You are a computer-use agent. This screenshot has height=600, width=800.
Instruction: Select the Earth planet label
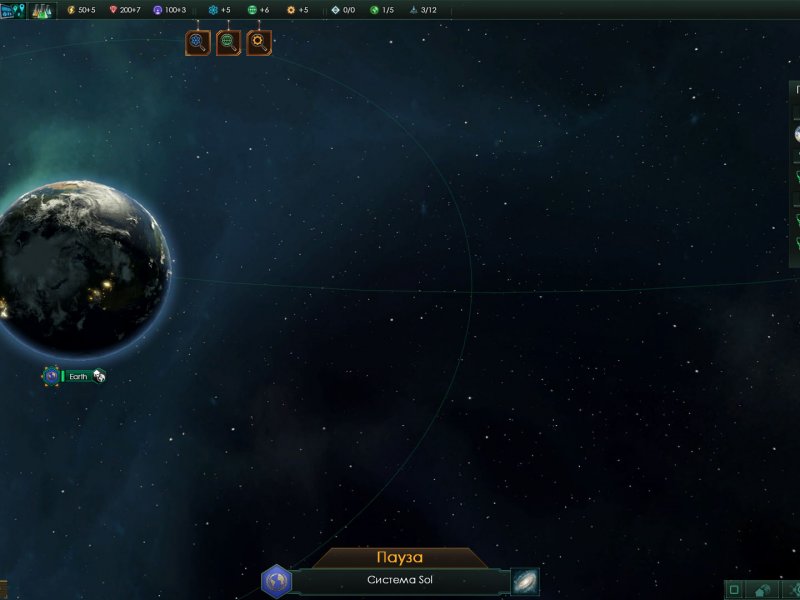(78, 376)
